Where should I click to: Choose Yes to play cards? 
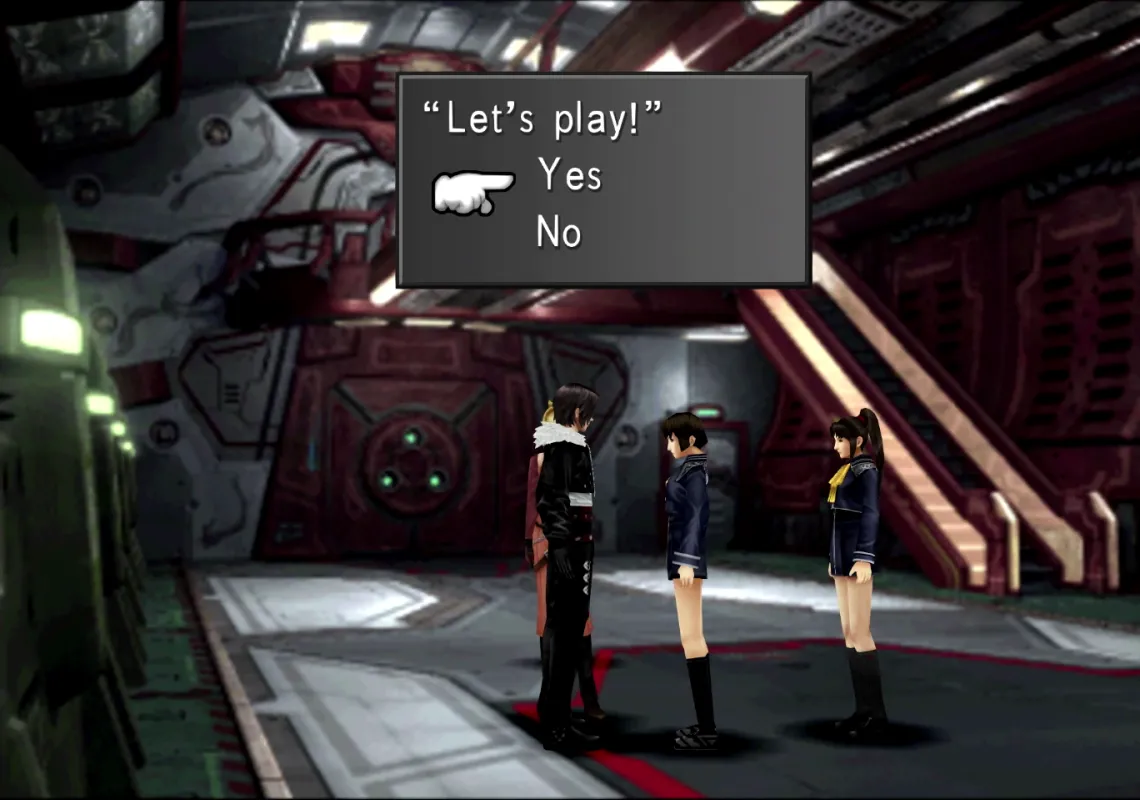coord(569,176)
